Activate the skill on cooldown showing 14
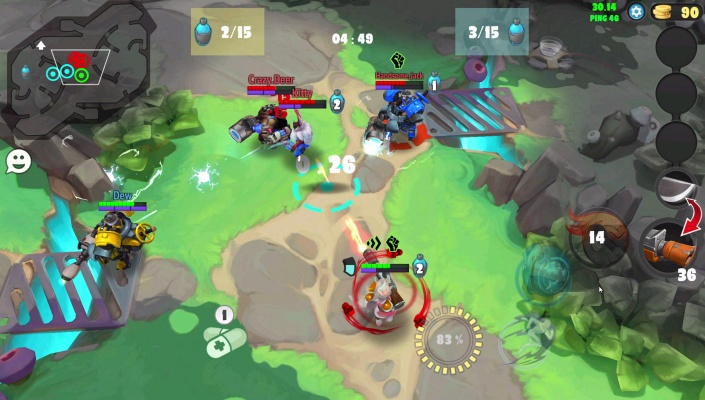This screenshot has width=705, height=400. [x=596, y=237]
